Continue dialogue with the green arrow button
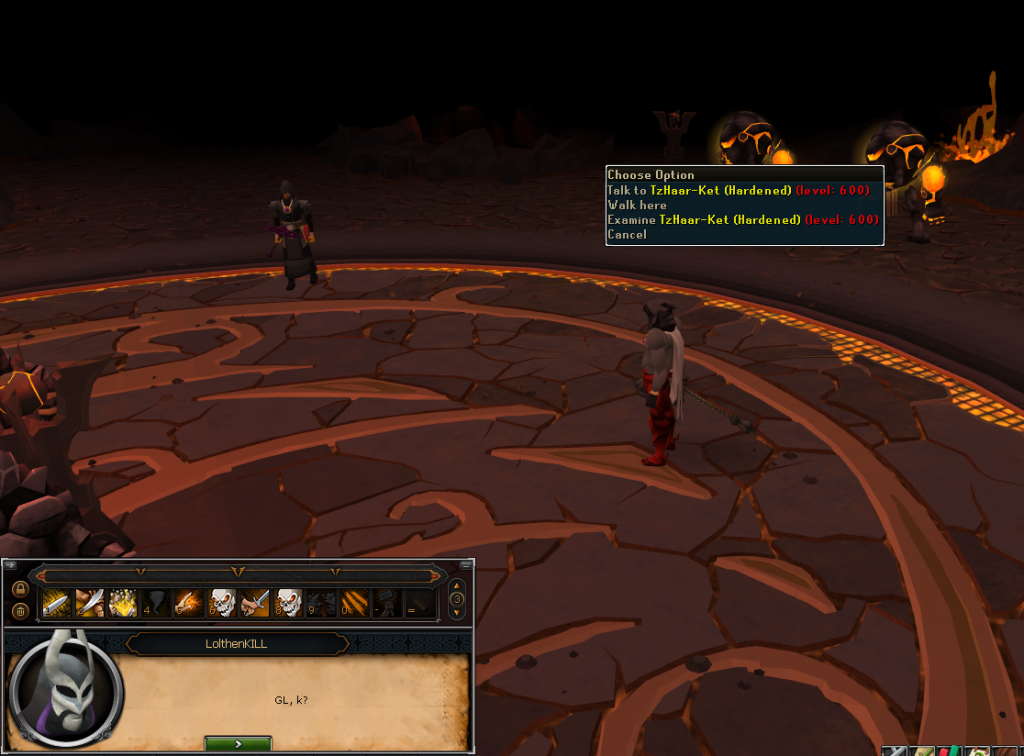 coord(238,744)
